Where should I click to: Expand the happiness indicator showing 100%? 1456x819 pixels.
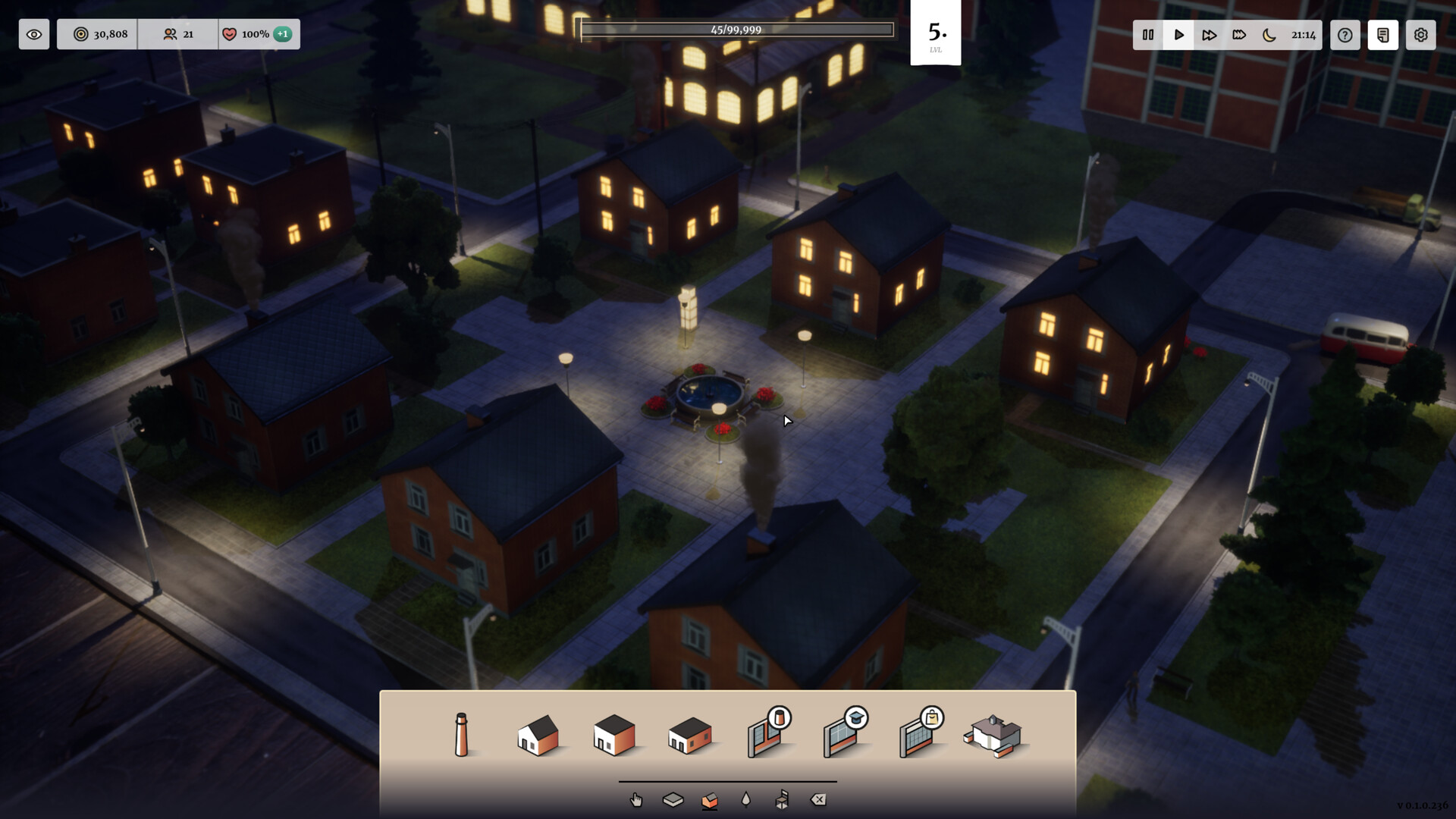pos(258,33)
